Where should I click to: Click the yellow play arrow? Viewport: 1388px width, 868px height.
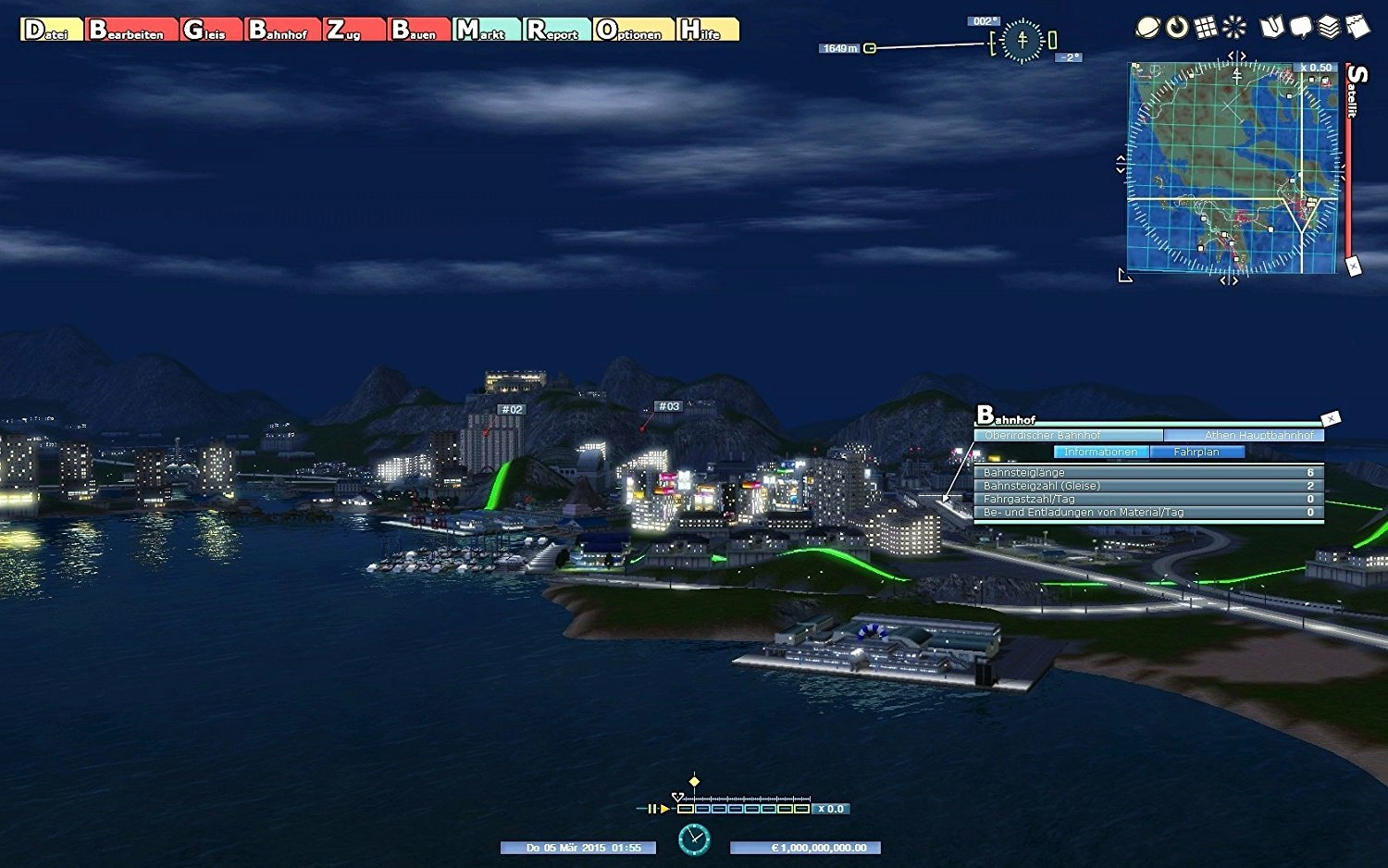point(664,809)
